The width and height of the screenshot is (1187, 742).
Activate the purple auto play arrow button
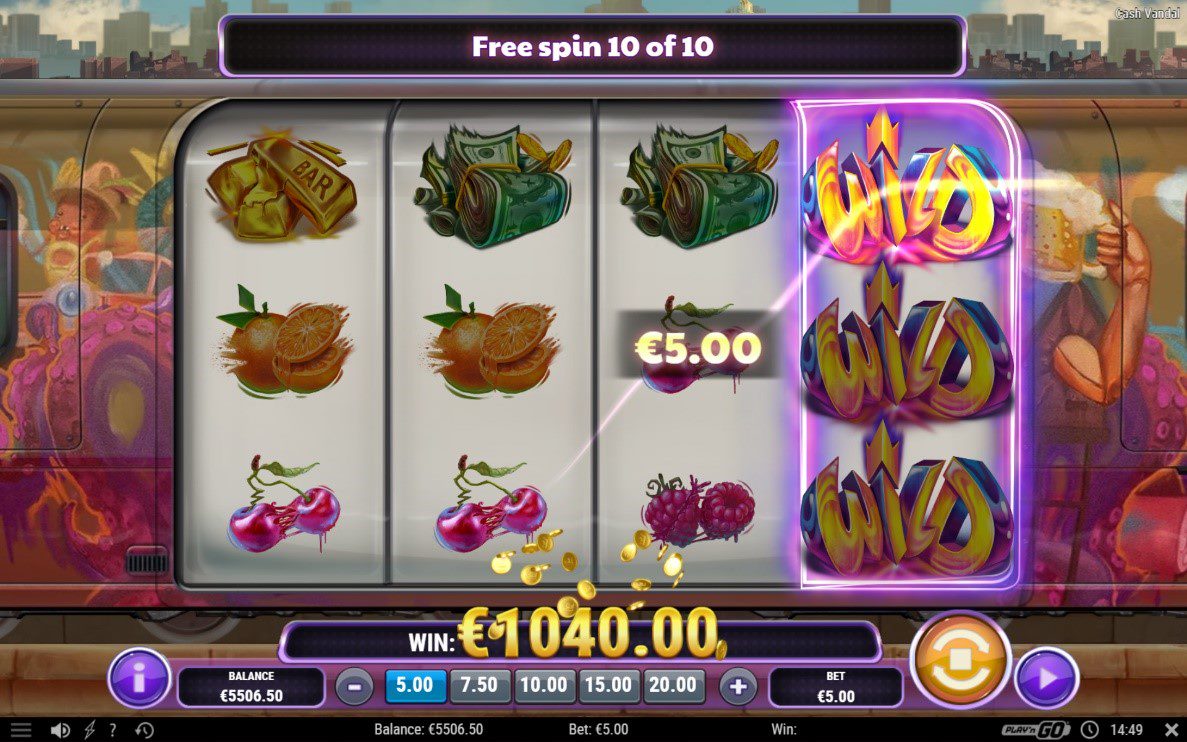1047,679
